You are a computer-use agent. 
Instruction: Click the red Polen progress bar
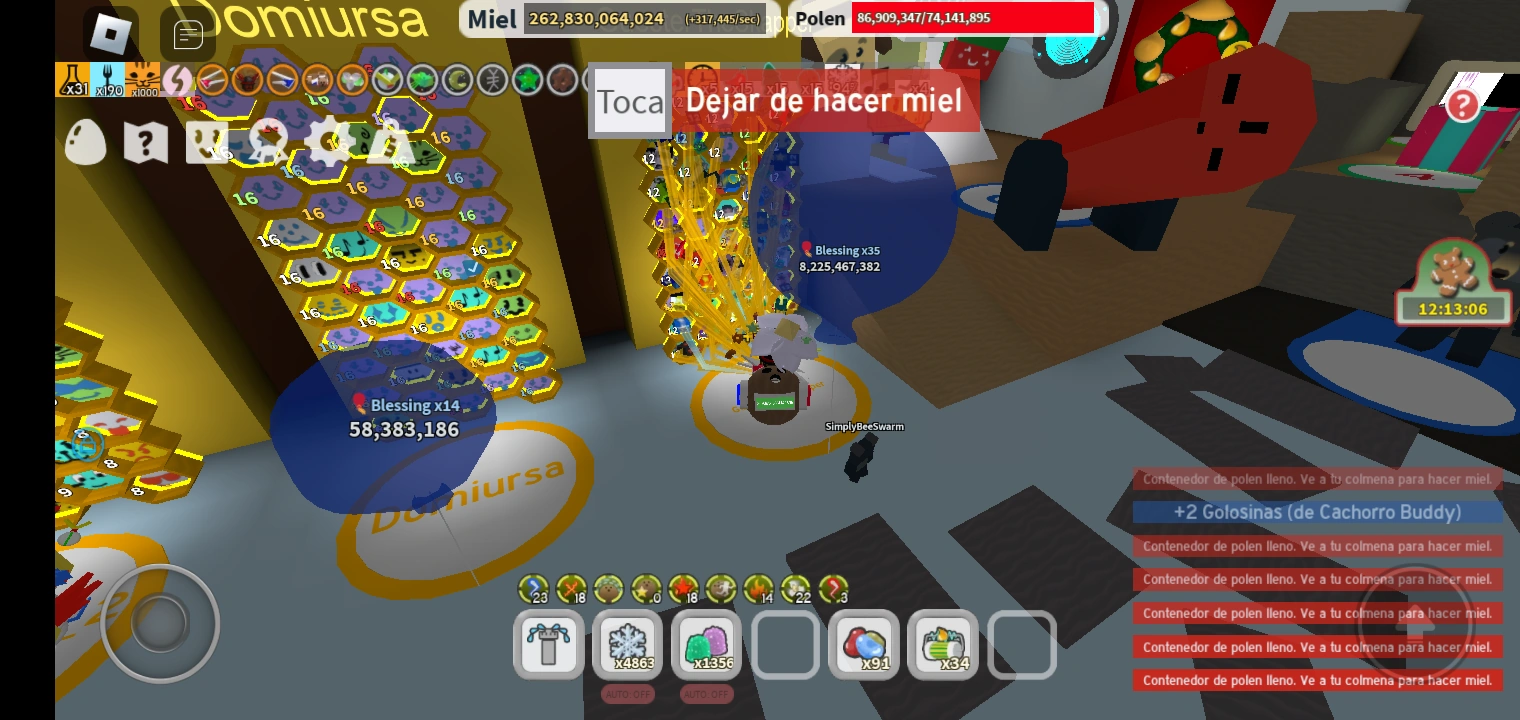(972, 18)
